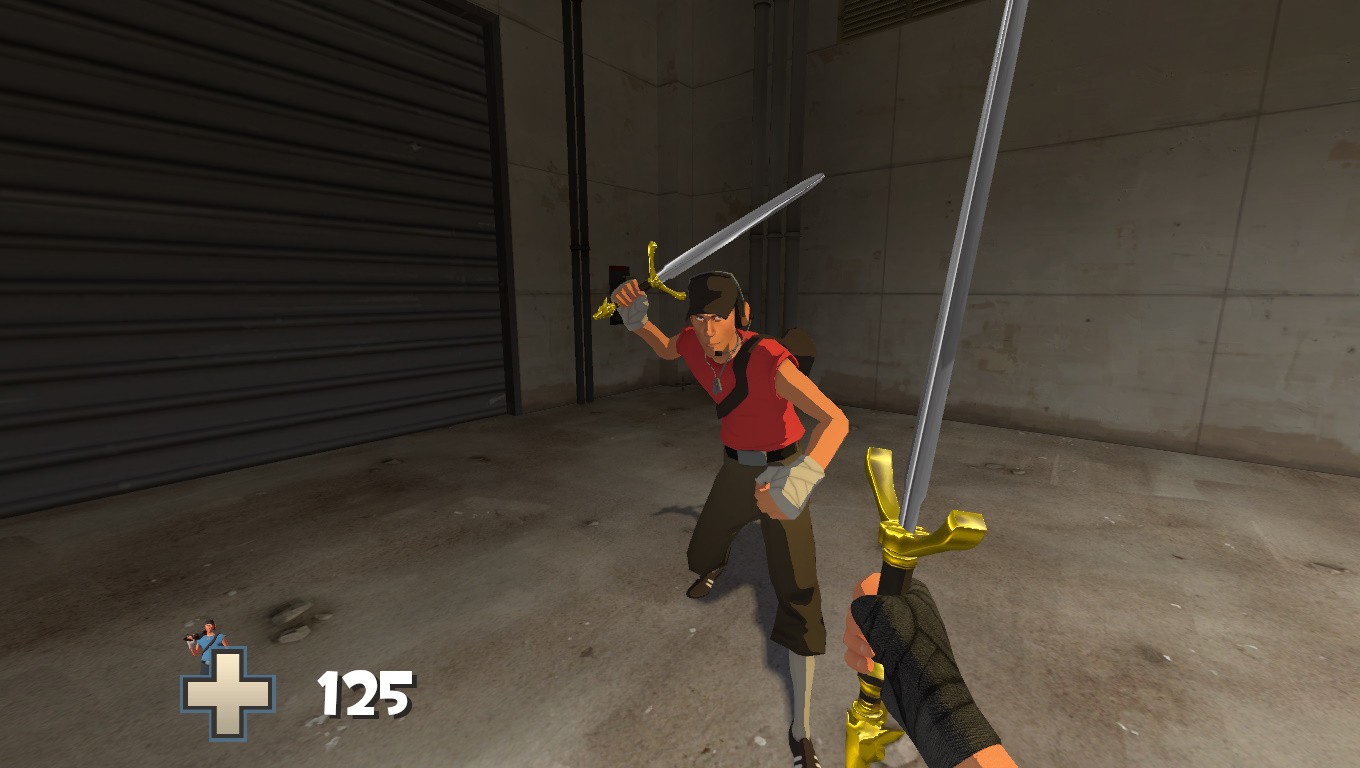Click the closed garage door shutter
This screenshot has width=1360, height=768.
[250, 250]
